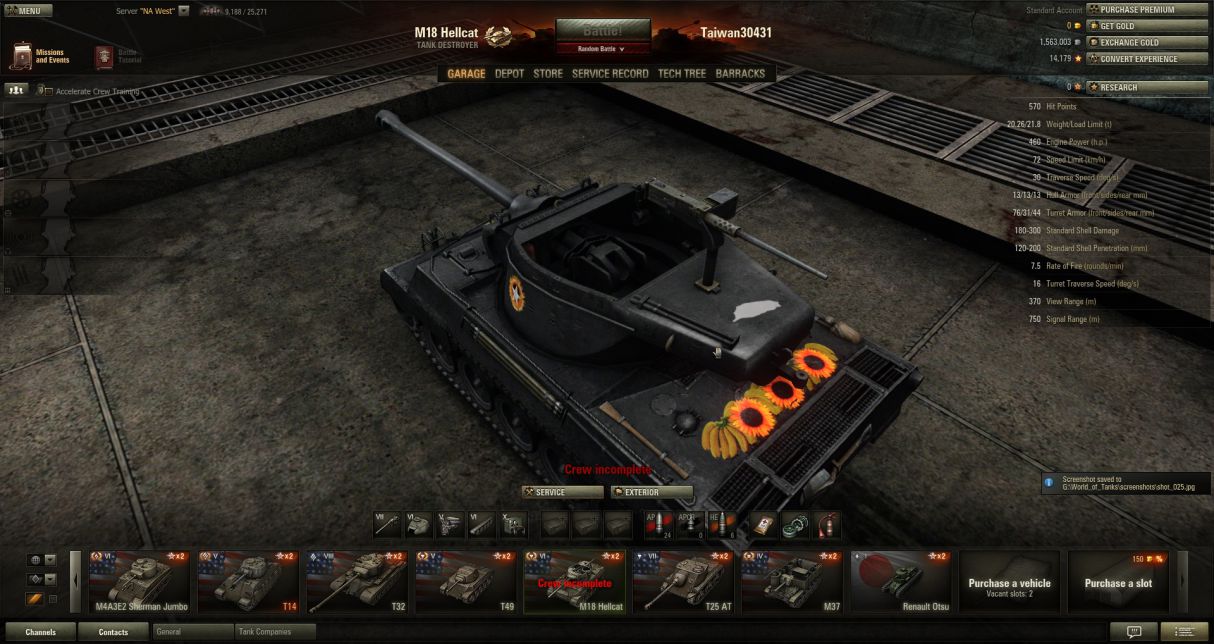Open the Exchange Gold option
Viewport: 1214px width, 644px height.
click(1147, 42)
